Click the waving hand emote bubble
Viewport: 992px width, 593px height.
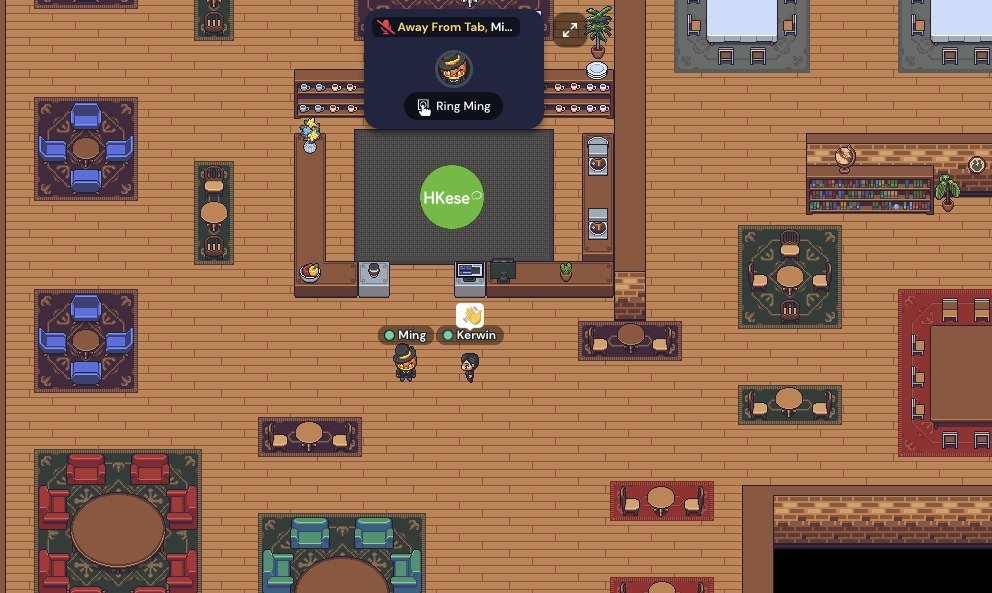(x=470, y=316)
